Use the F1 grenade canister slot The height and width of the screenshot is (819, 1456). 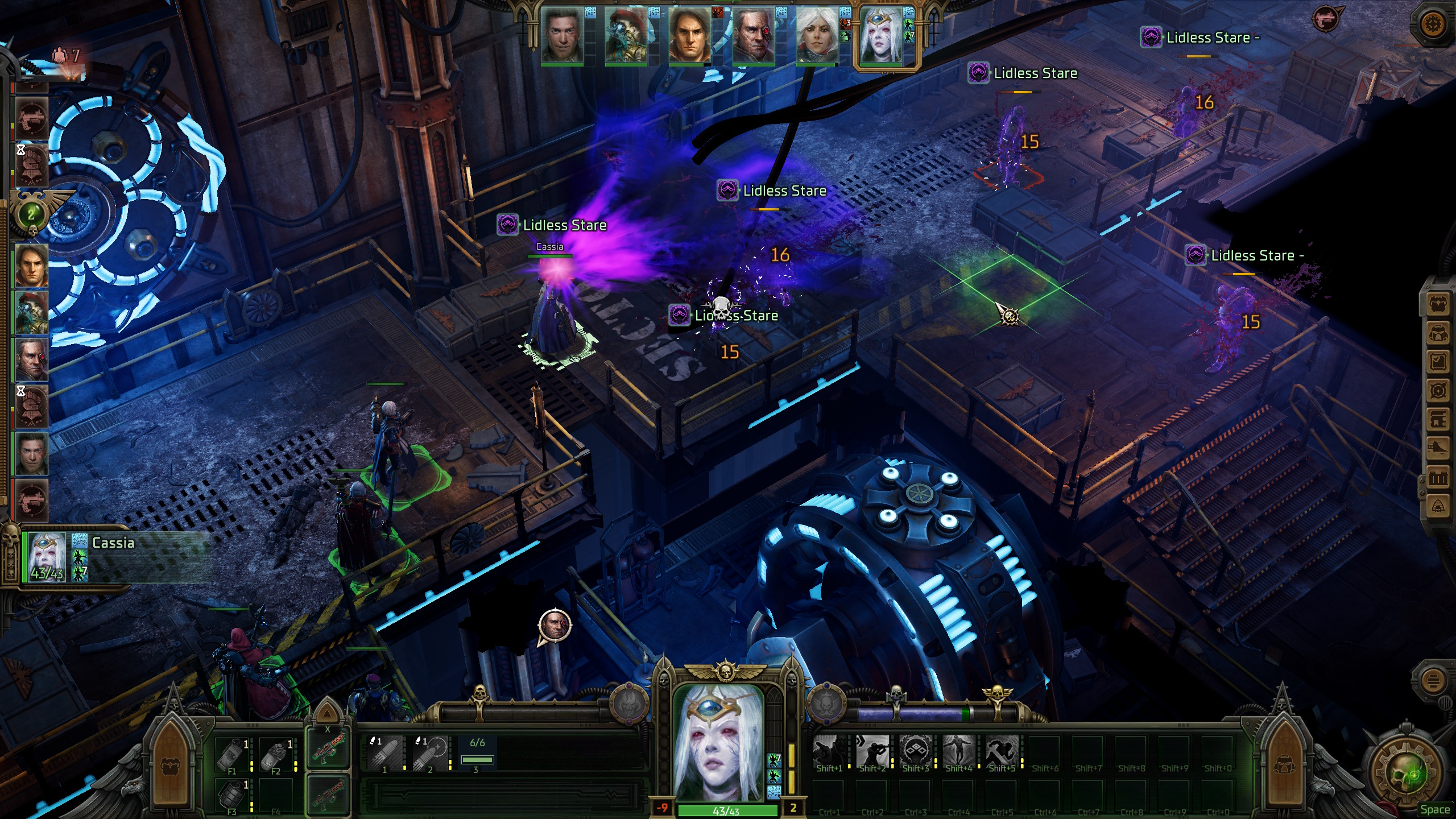pos(233,754)
